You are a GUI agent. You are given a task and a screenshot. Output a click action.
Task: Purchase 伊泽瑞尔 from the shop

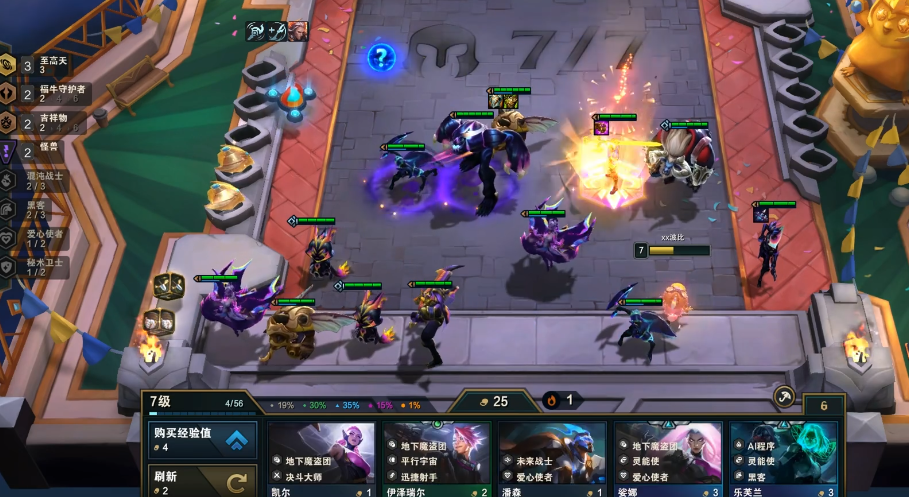coord(437,457)
